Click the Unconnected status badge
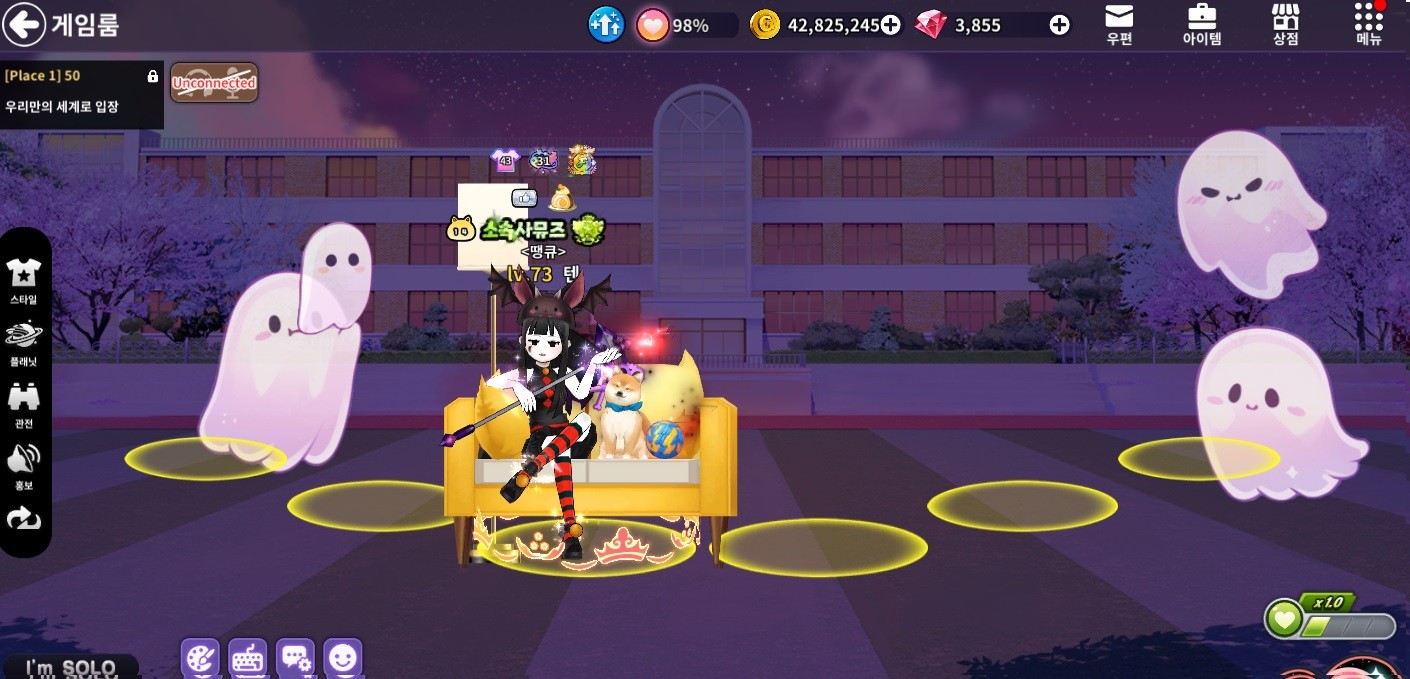This screenshot has width=1410, height=679. click(x=214, y=83)
